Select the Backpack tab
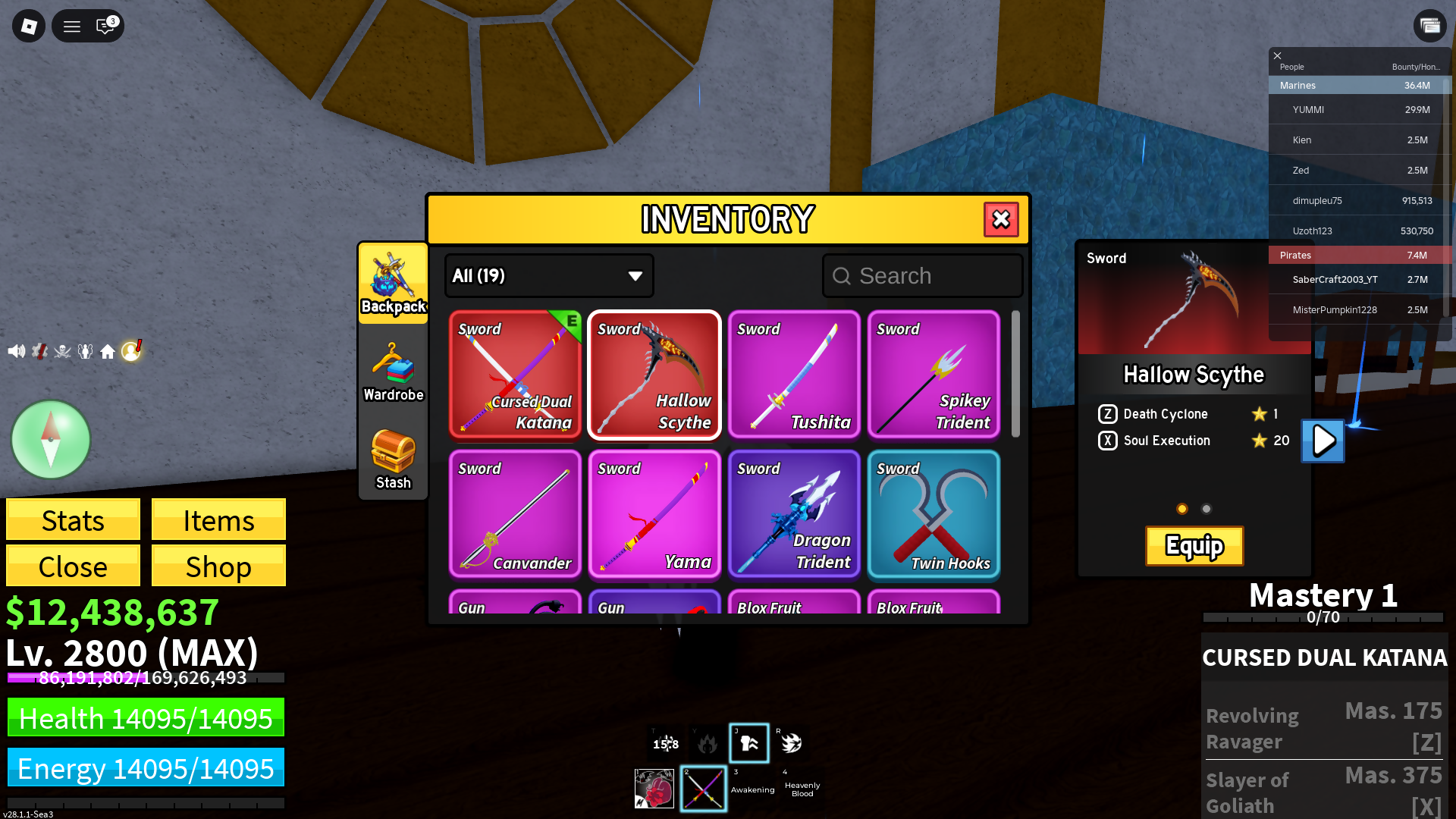The width and height of the screenshot is (1456, 819). (393, 284)
